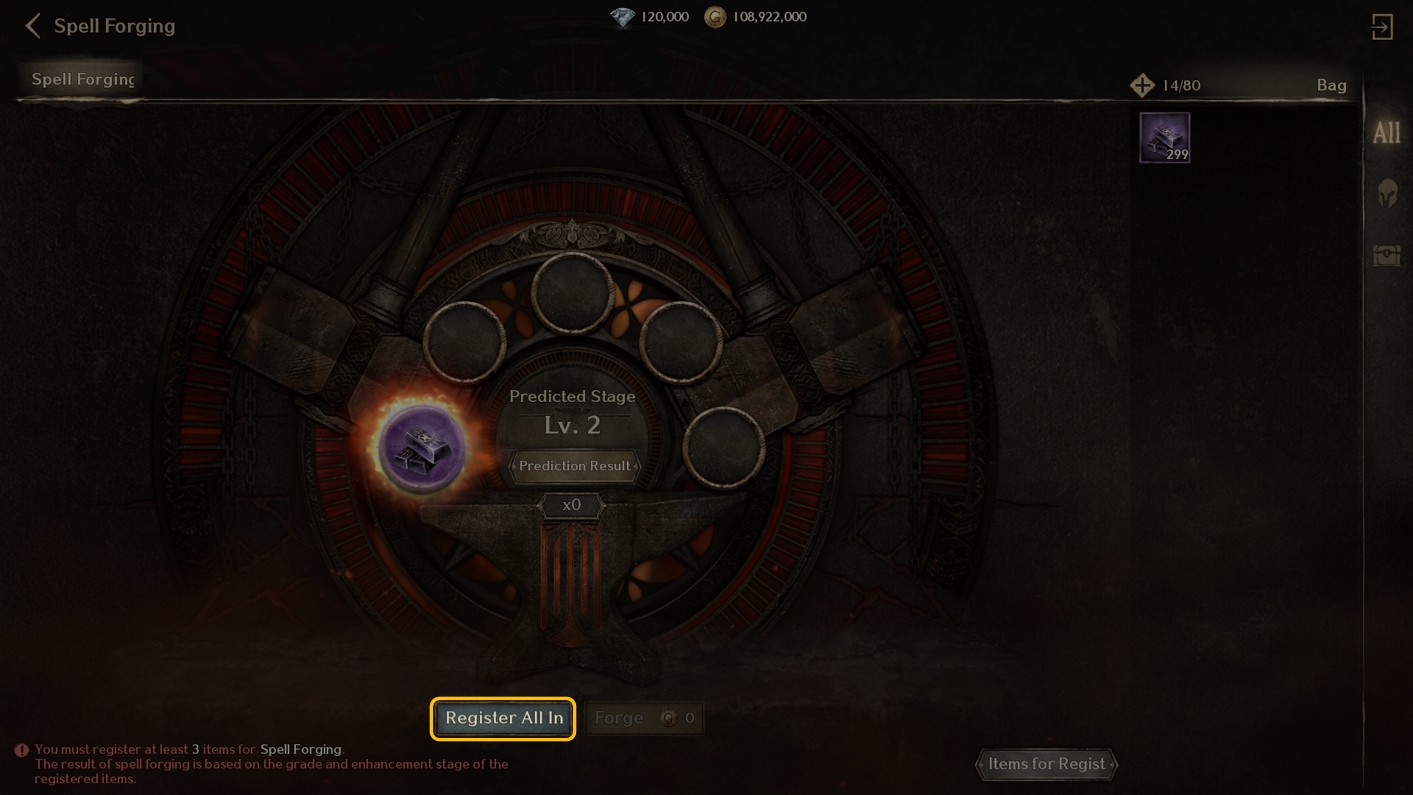1413x795 pixels.
Task: Tap the gold coin currency icon
Action: click(x=715, y=17)
